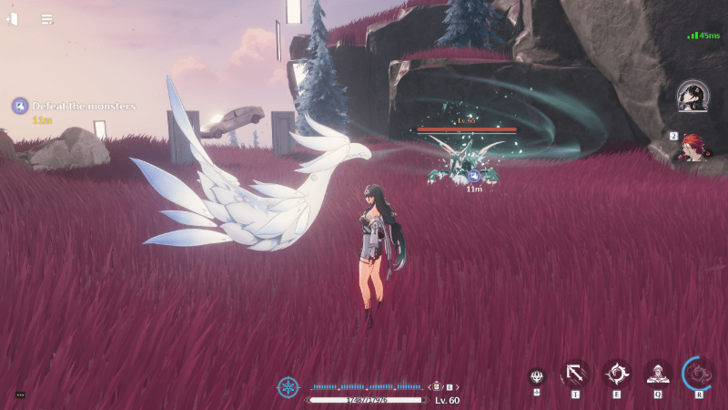Viewport: 728px width, 410px height.
Task: Open the list menu icon
Action: [x=47, y=18]
